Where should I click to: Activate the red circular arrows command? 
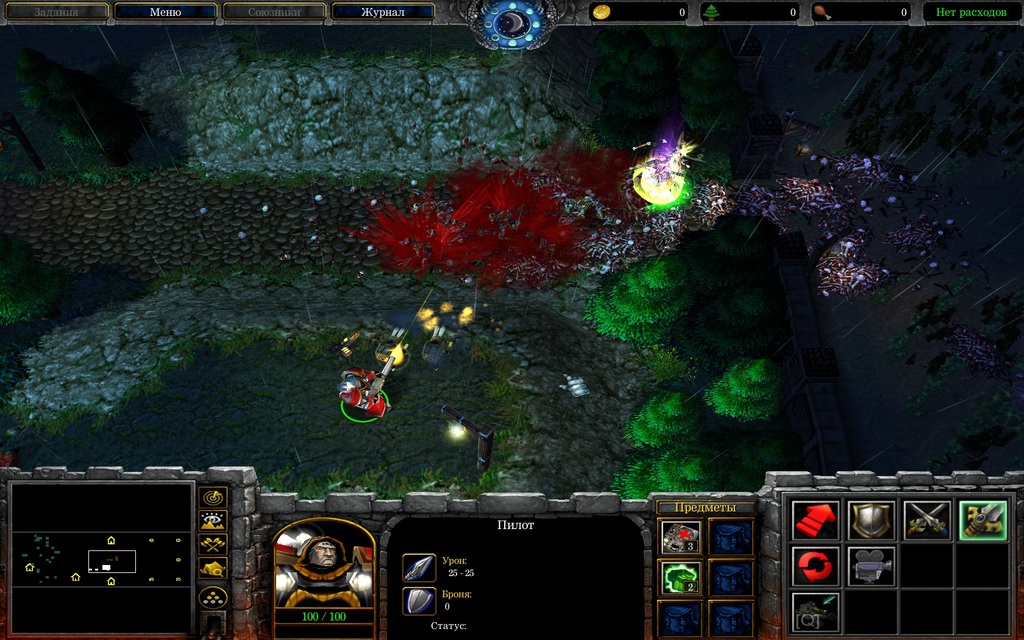point(816,565)
